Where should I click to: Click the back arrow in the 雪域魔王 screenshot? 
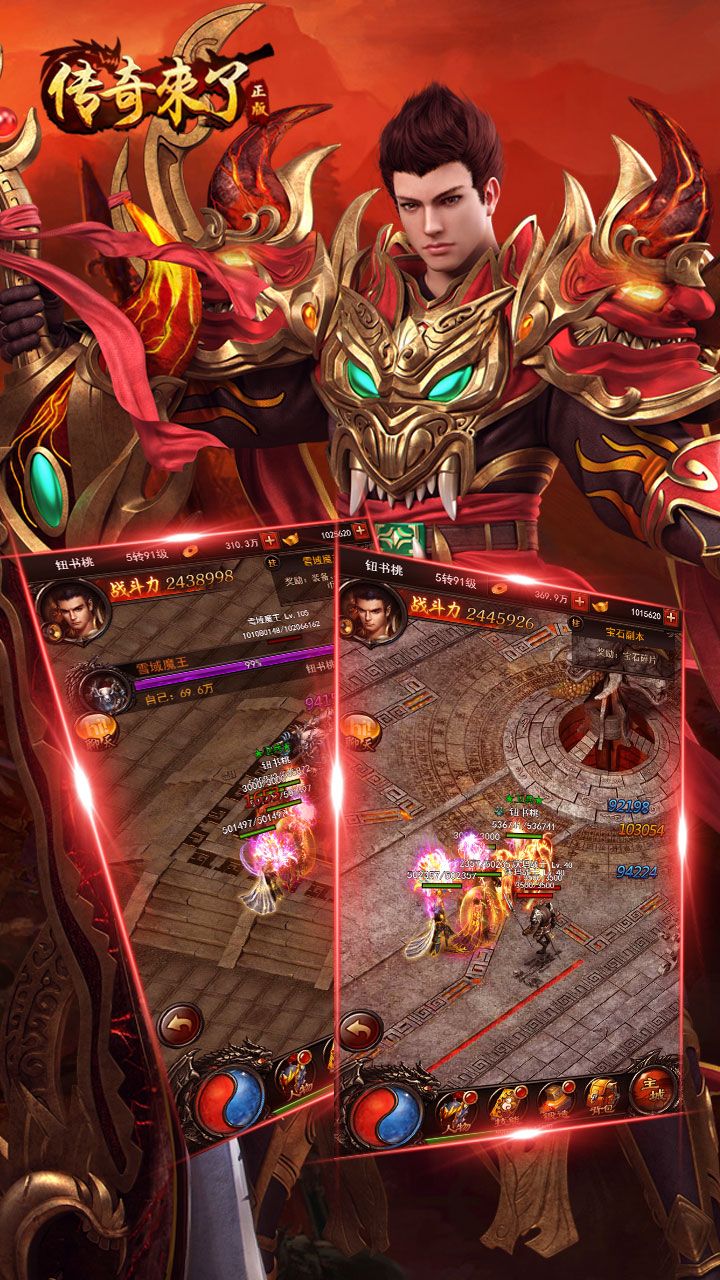click(x=179, y=1025)
